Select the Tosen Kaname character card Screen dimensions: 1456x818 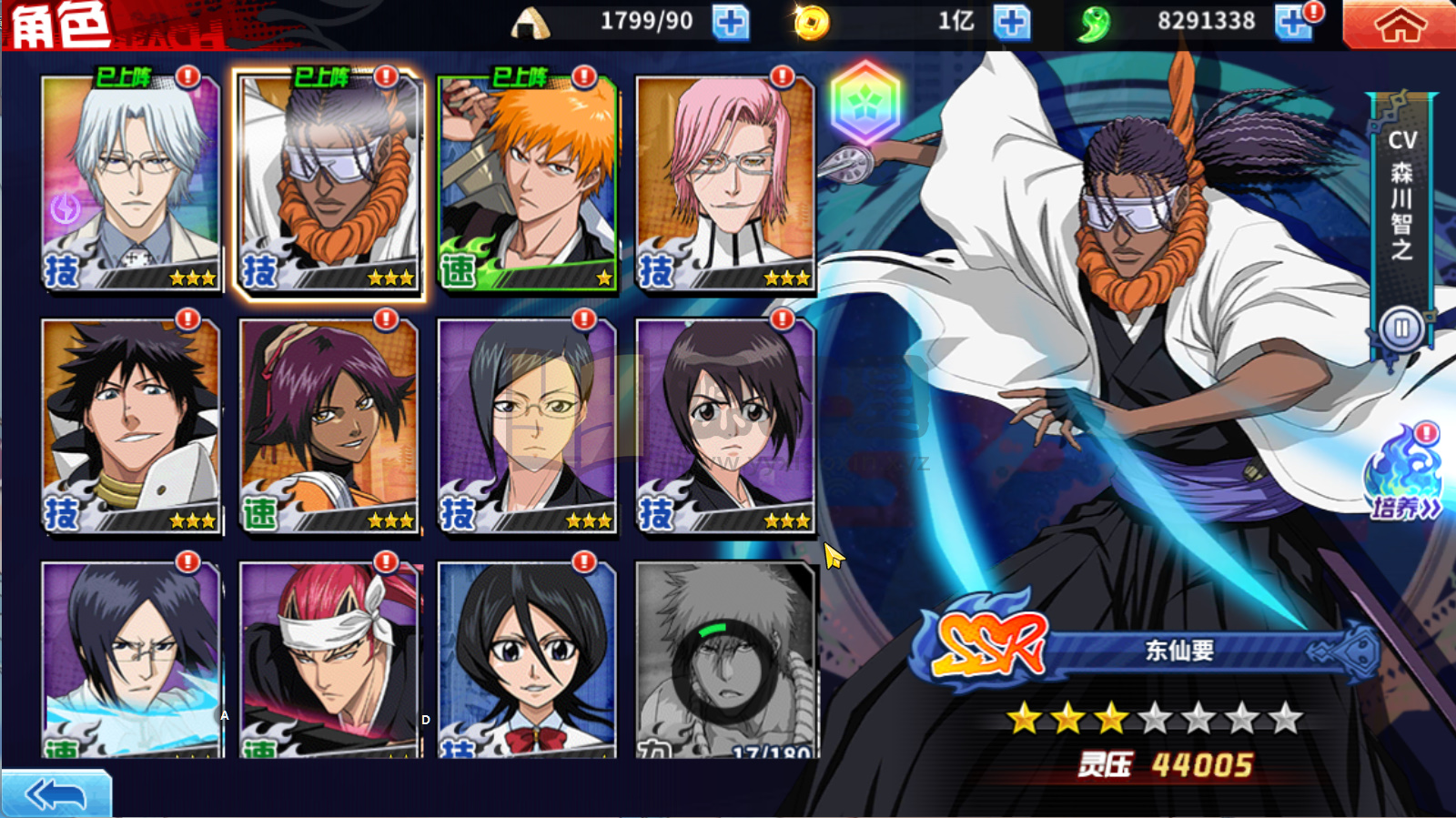(x=329, y=183)
